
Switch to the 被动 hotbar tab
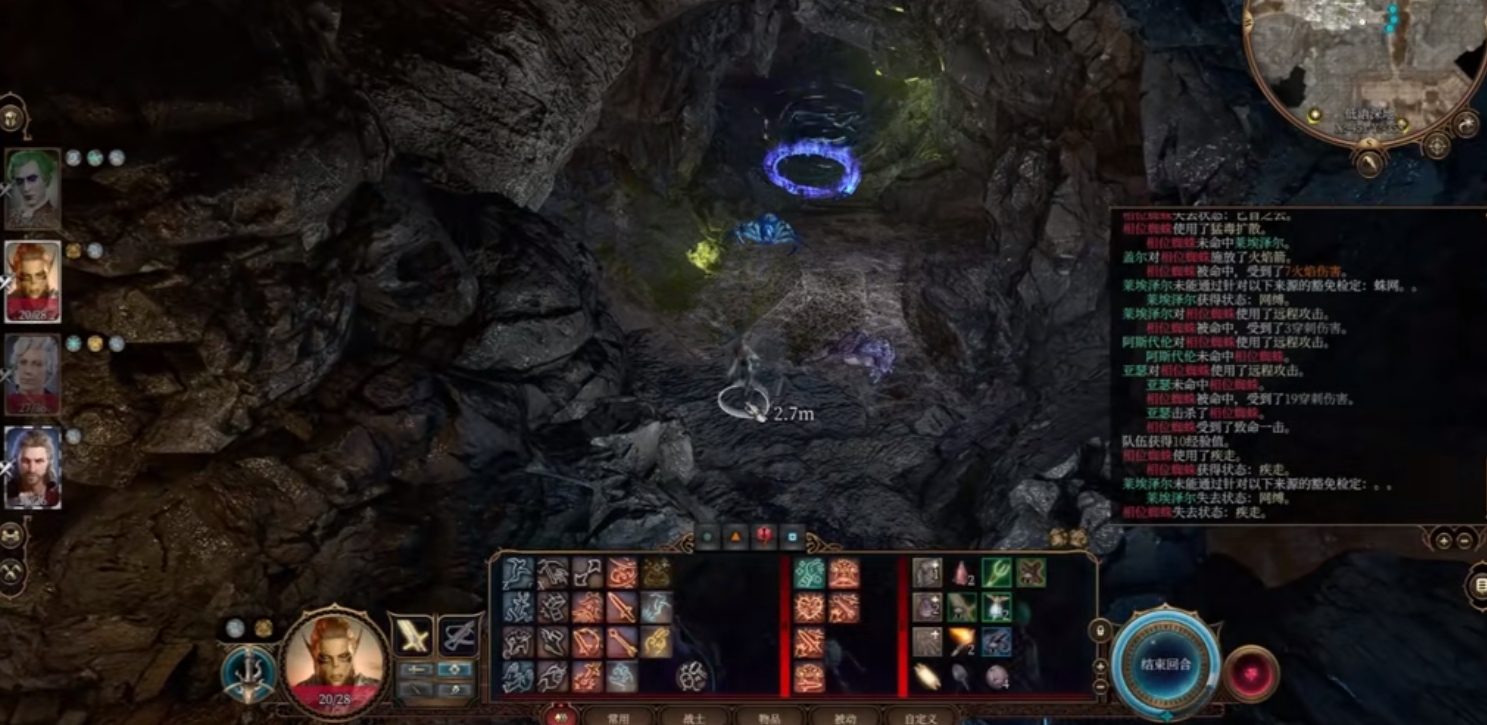pyautogui.click(x=846, y=717)
